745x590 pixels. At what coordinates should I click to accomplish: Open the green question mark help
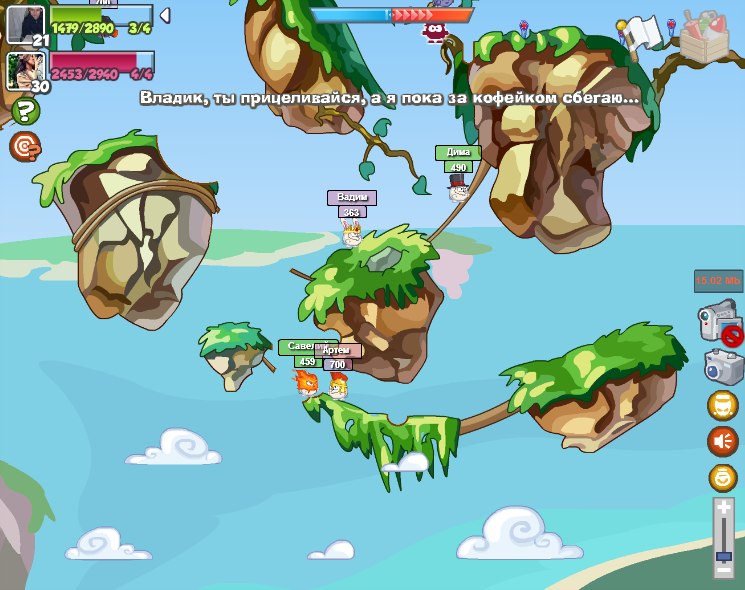(22, 111)
